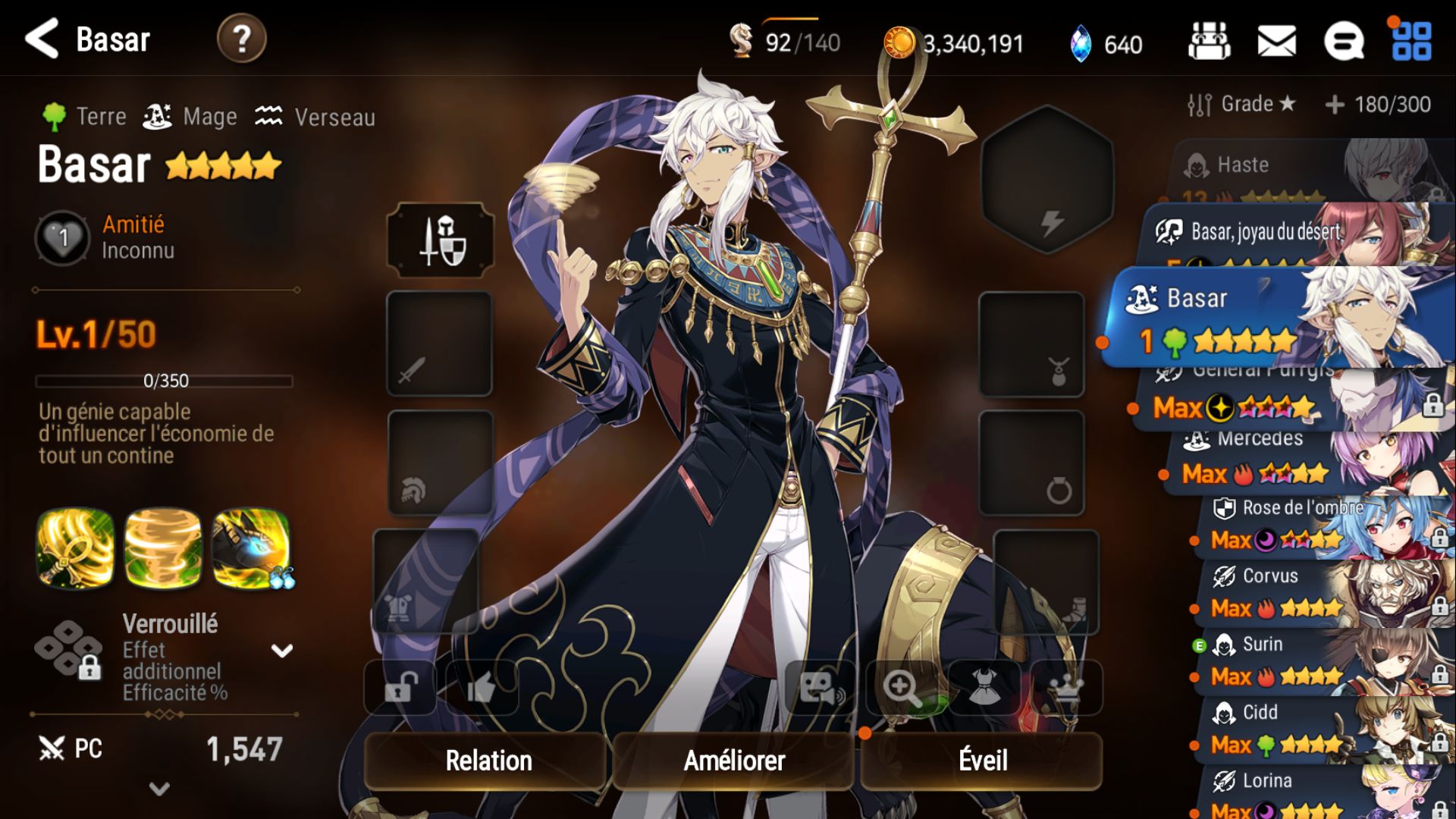
Task: Open the Éveil awakening menu
Action: [982, 760]
